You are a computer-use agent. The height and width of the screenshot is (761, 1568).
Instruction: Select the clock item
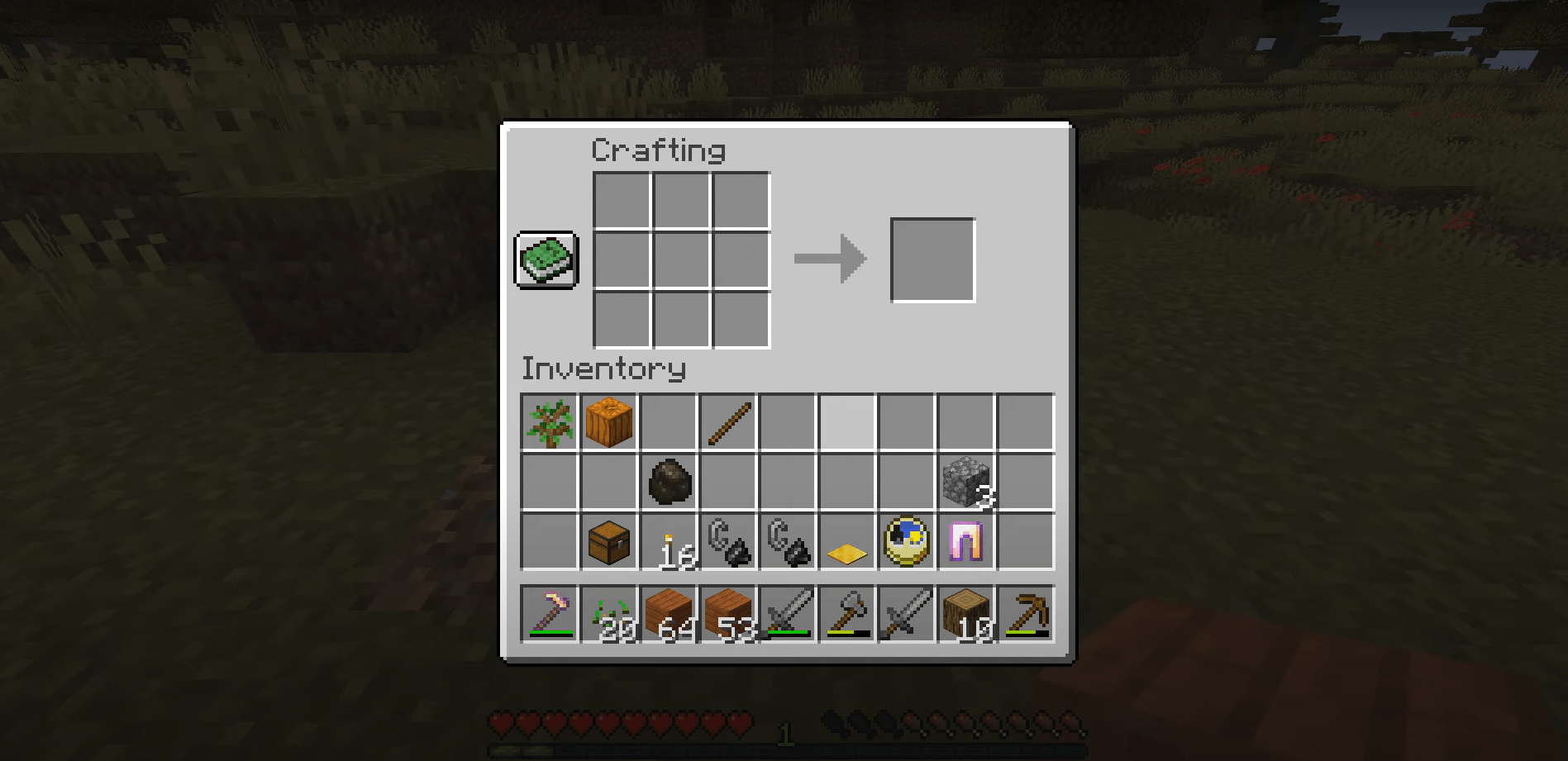point(907,542)
